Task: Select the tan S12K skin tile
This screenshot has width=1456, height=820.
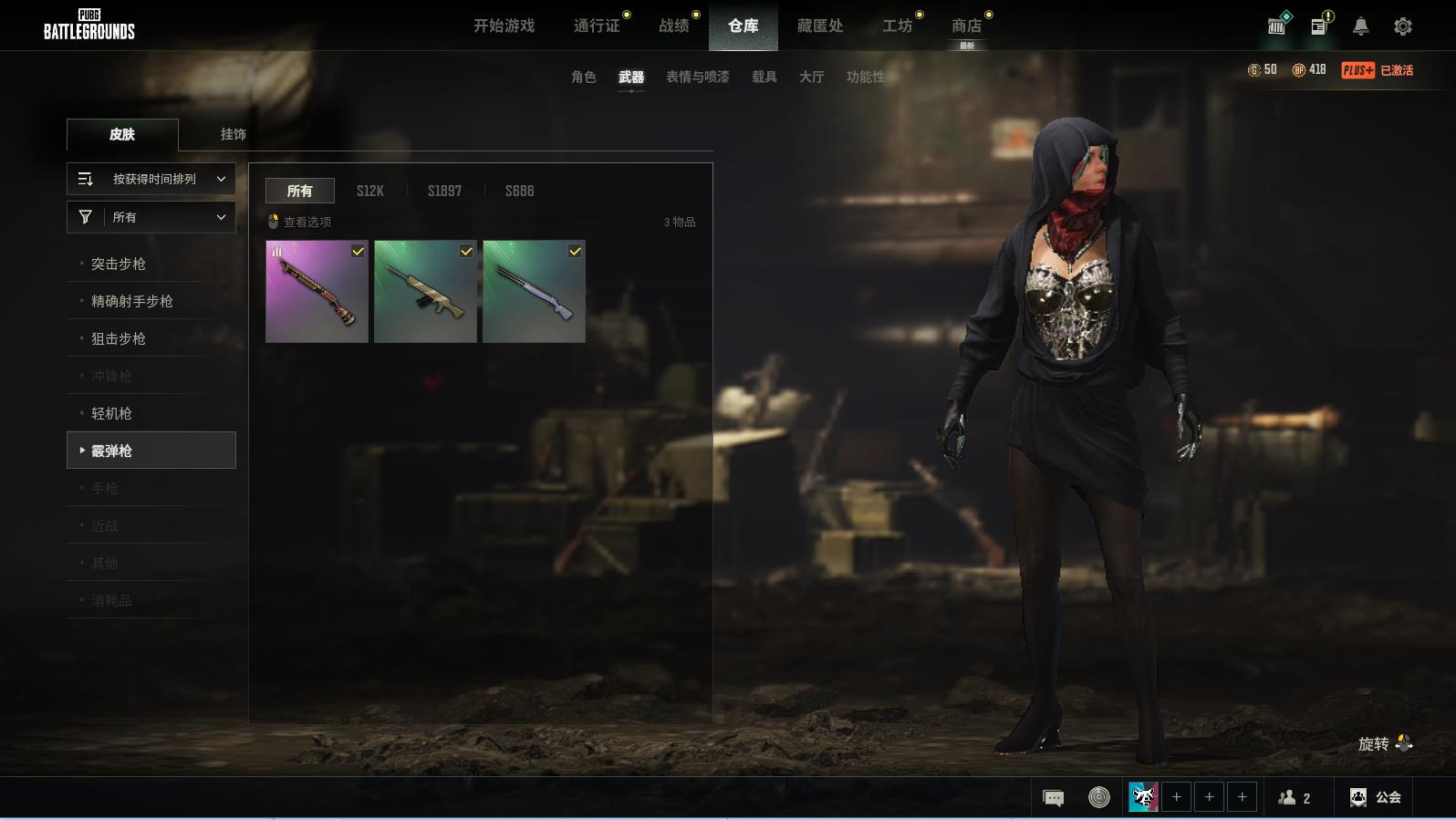Action: tap(425, 292)
